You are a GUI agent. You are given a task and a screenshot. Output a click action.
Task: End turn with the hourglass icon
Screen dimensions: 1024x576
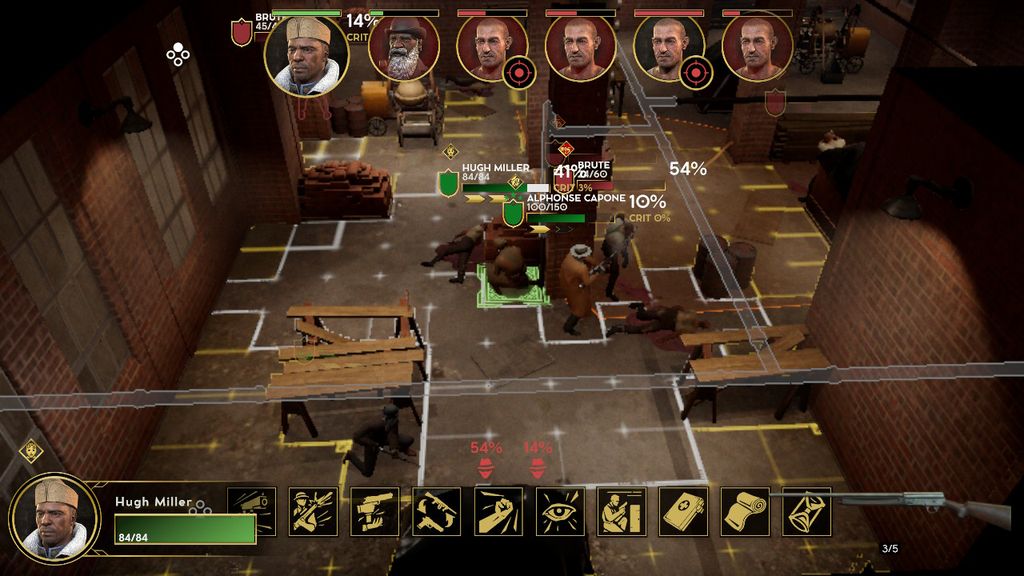click(807, 511)
